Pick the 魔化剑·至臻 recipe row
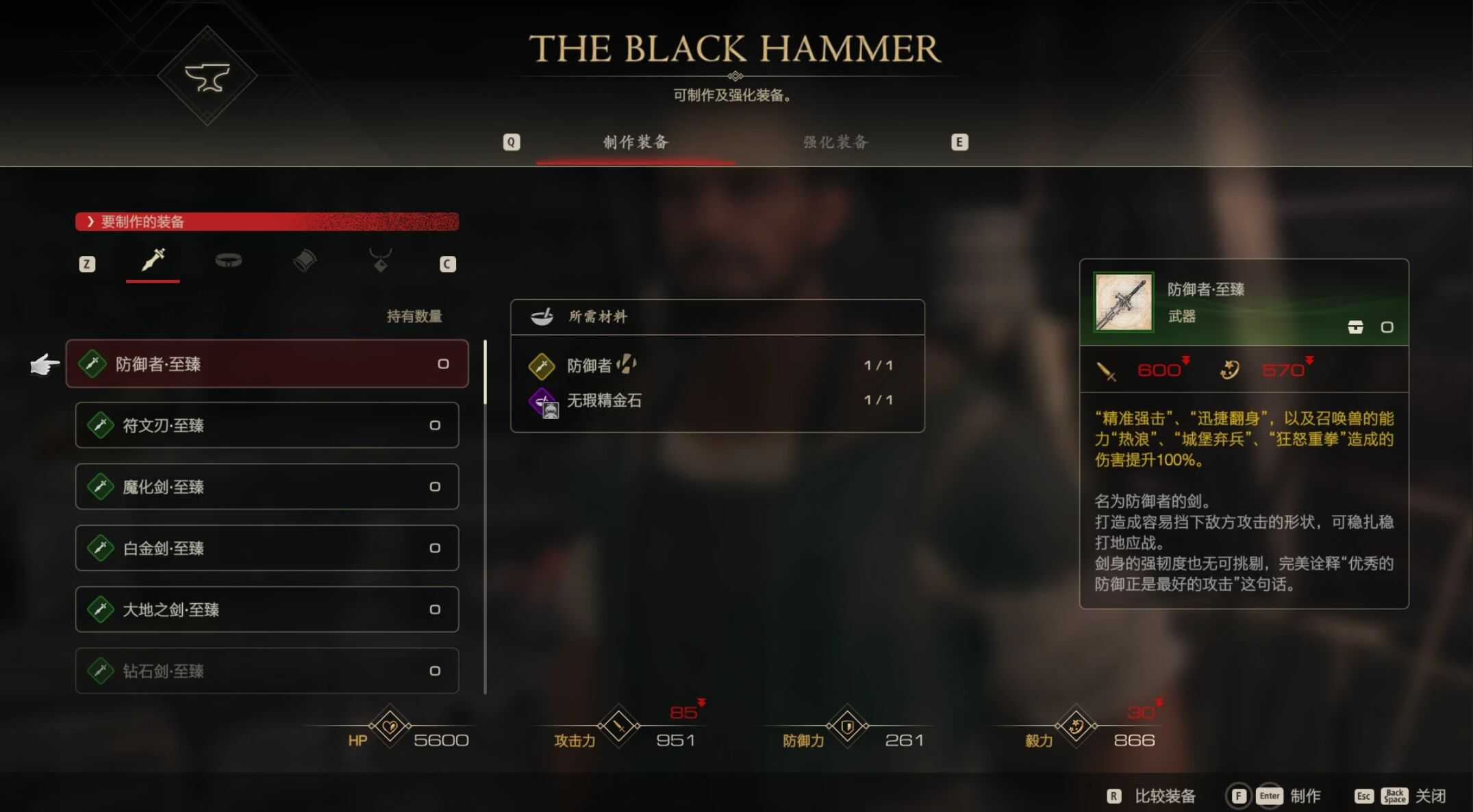Screen dimensions: 1473x812 (267, 487)
